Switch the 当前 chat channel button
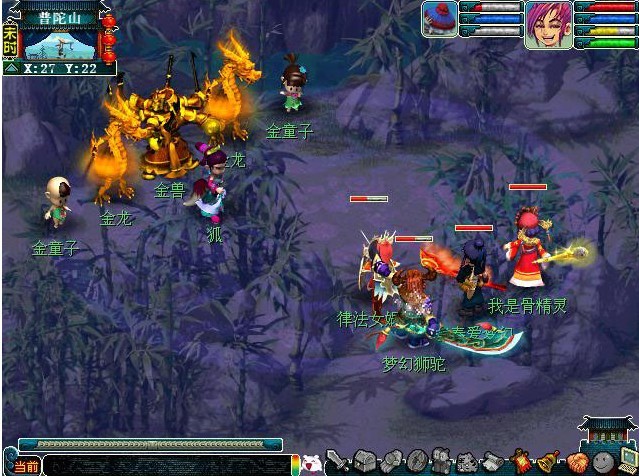This screenshot has width=639, height=476. [x=27, y=466]
